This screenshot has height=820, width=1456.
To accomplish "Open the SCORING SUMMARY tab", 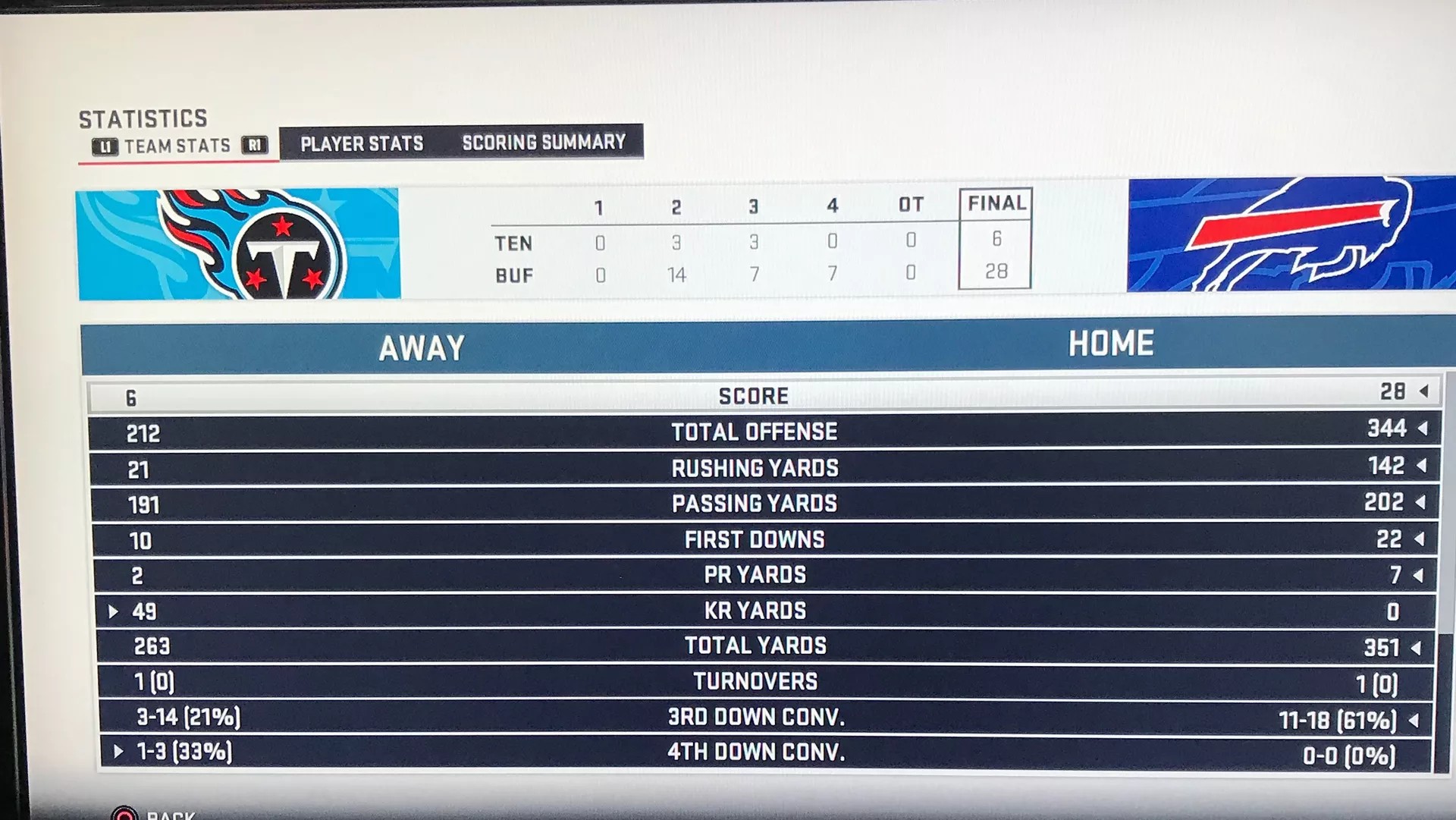I will [543, 141].
